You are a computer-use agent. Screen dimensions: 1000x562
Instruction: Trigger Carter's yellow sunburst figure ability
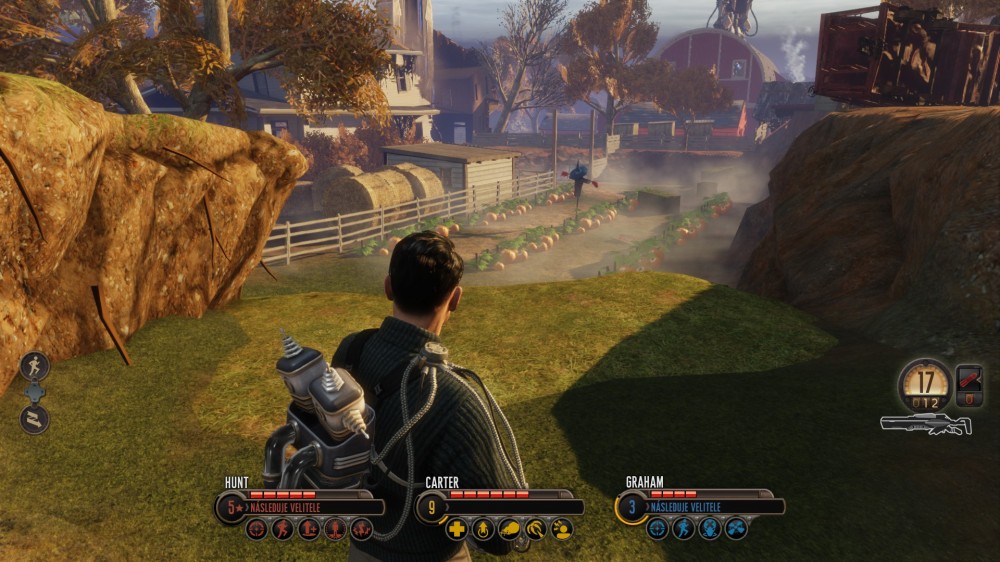[561, 529]
